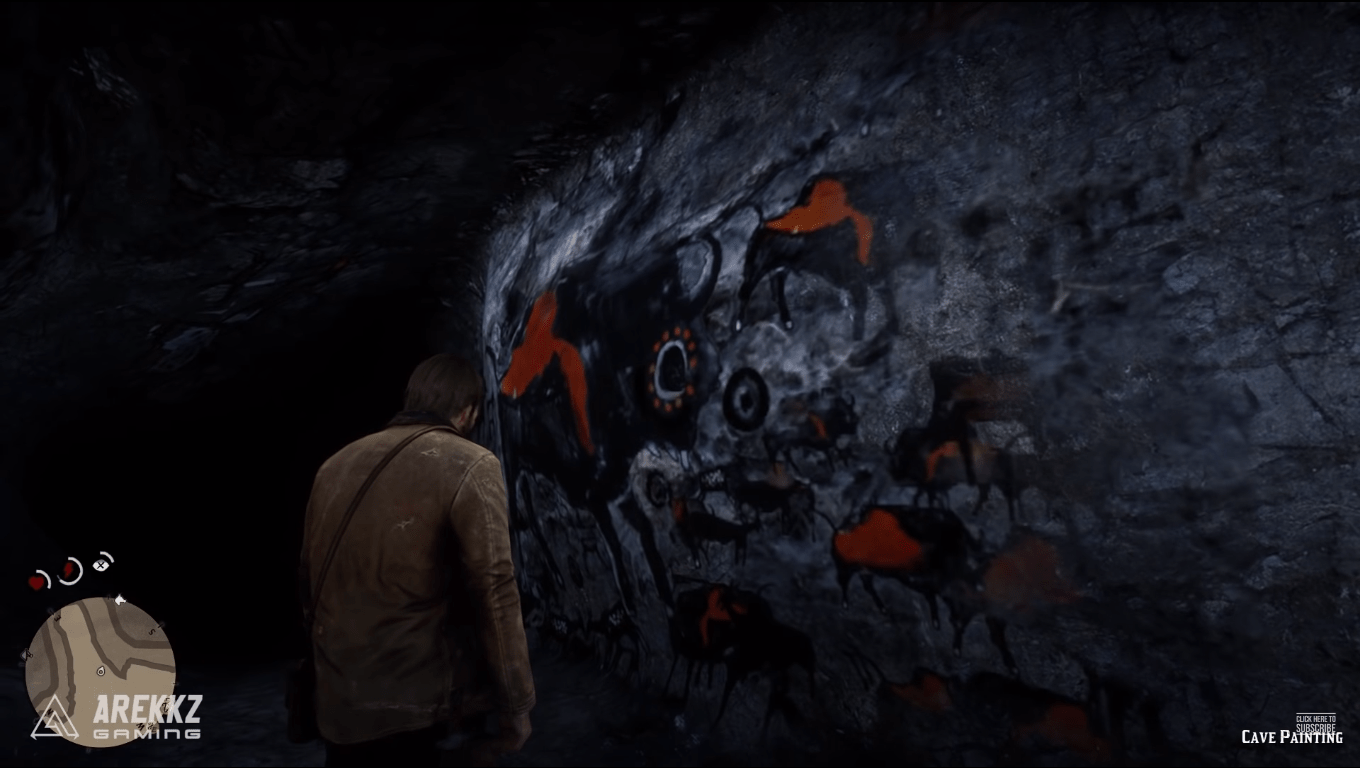Image resolution: width=1360 pixels, height=768 pixels.
Task: Click the spiral eye symbol in the cave painting
Action: [745, 398]
